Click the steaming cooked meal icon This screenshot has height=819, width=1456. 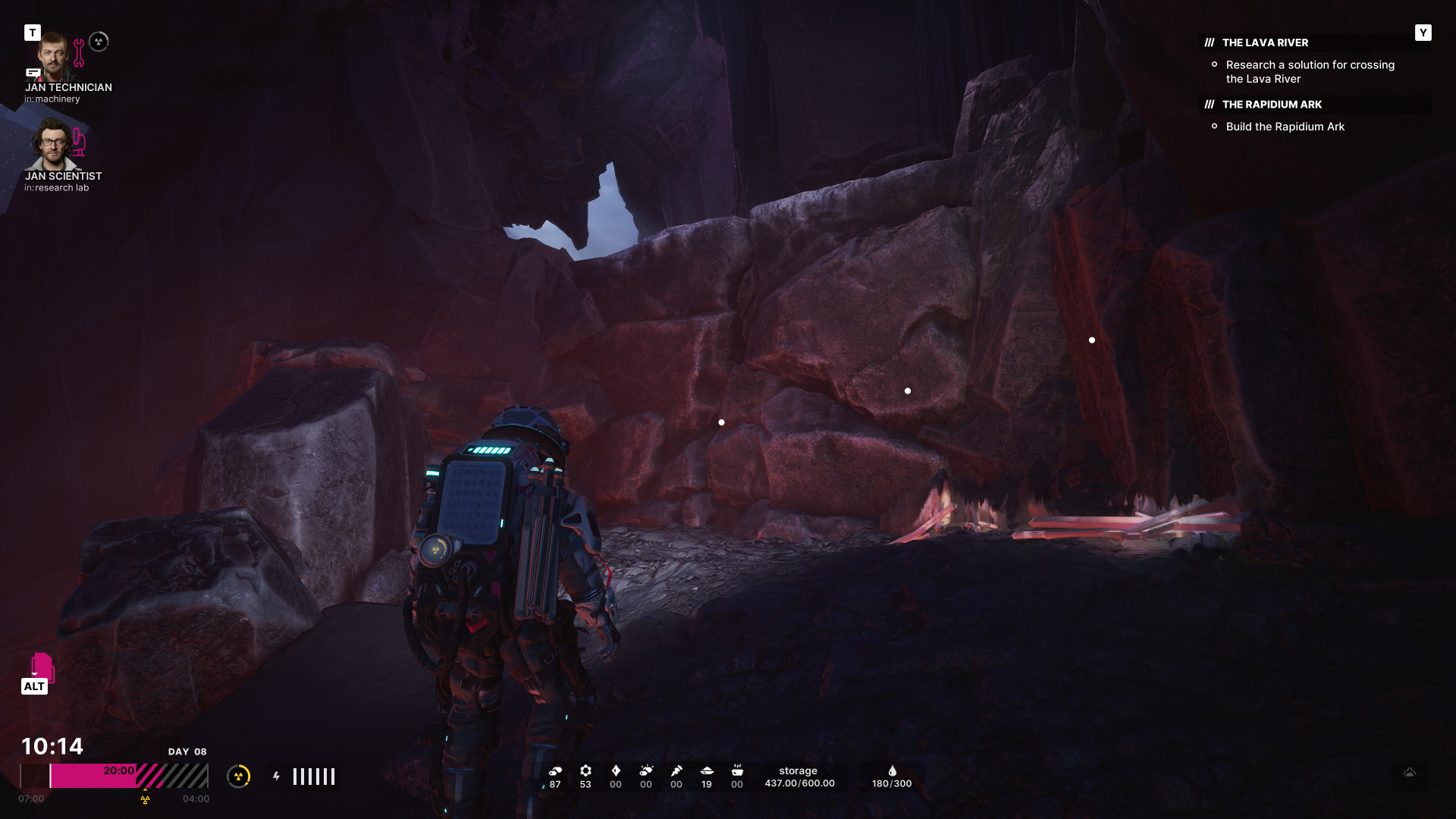pyautogui.click(x=737, y=770)
